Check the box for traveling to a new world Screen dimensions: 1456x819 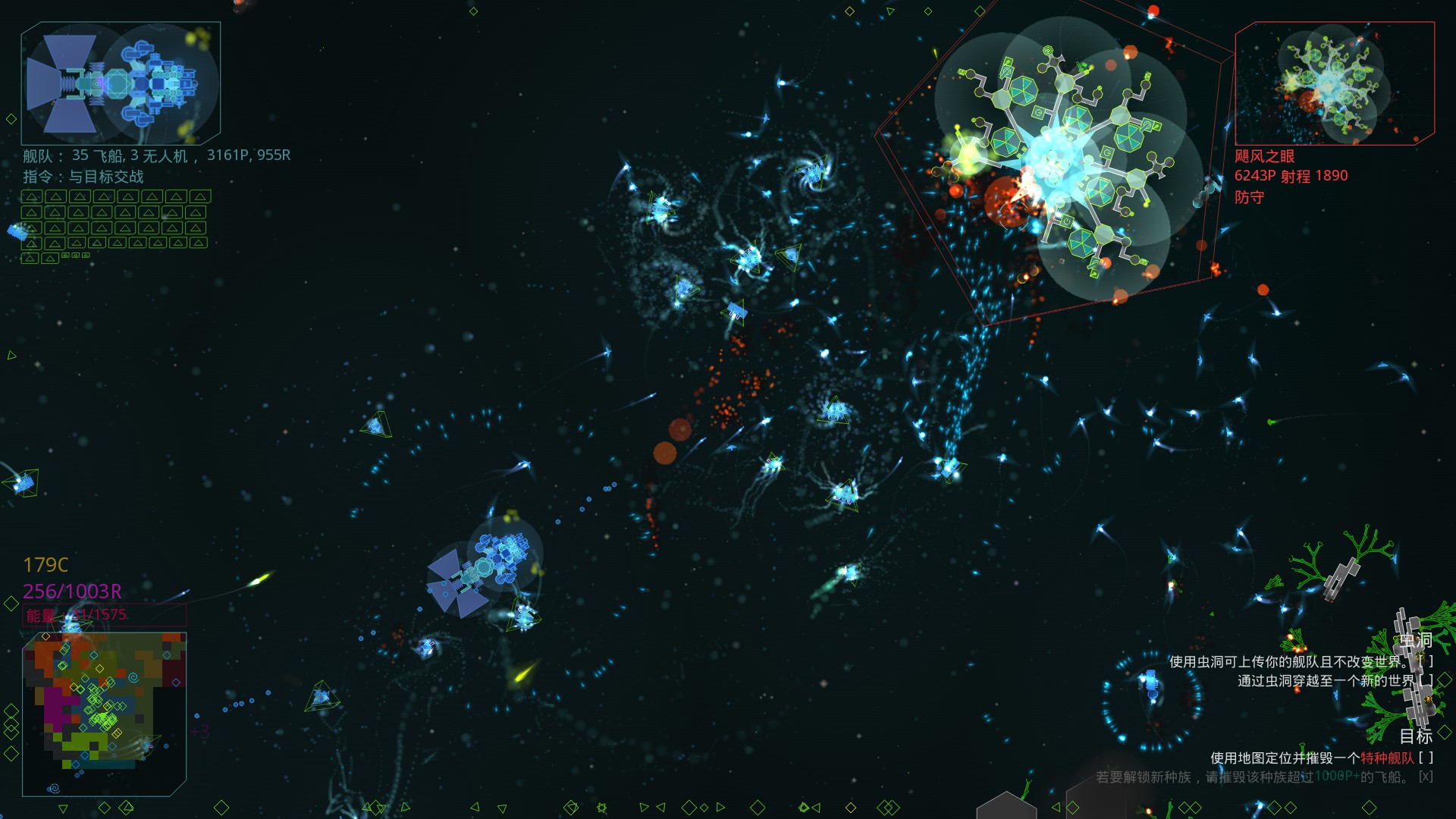point(1427,682)
